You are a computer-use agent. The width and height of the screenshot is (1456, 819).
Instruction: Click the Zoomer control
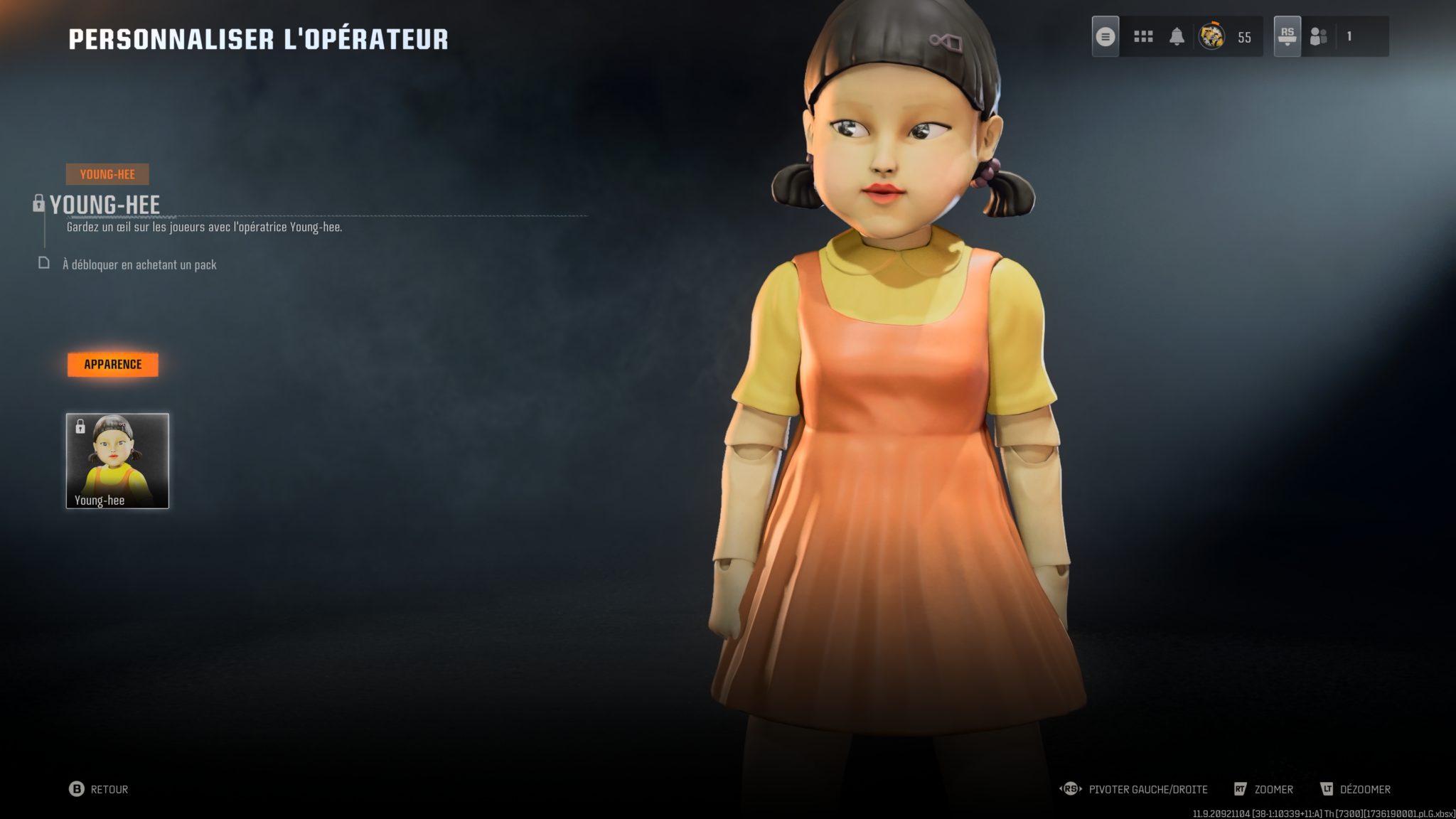(x=1264, y=789)
